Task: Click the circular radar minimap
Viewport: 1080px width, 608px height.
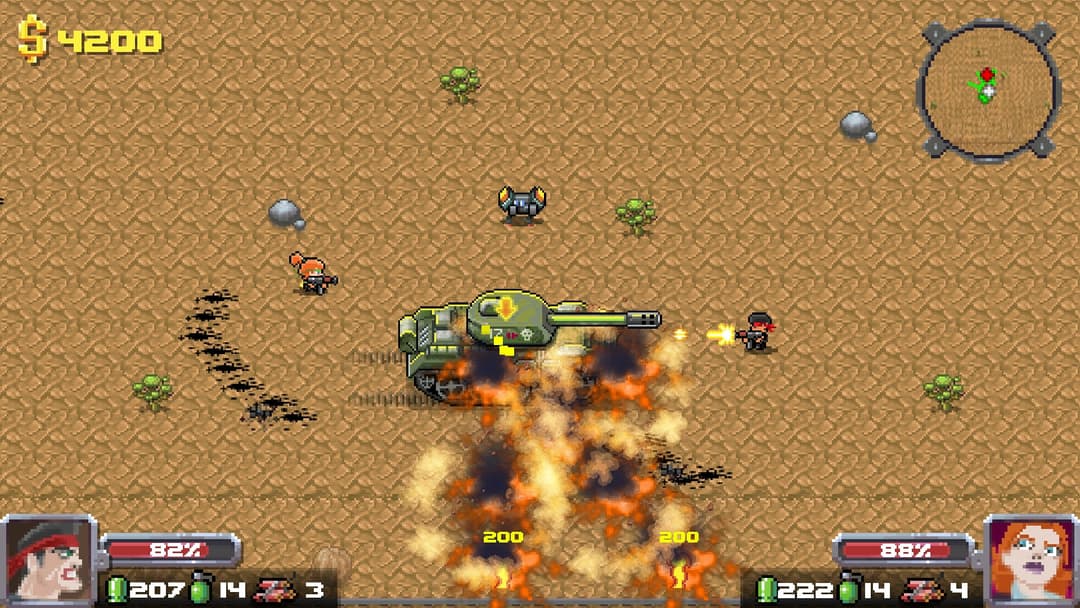Action: (987, 90)
